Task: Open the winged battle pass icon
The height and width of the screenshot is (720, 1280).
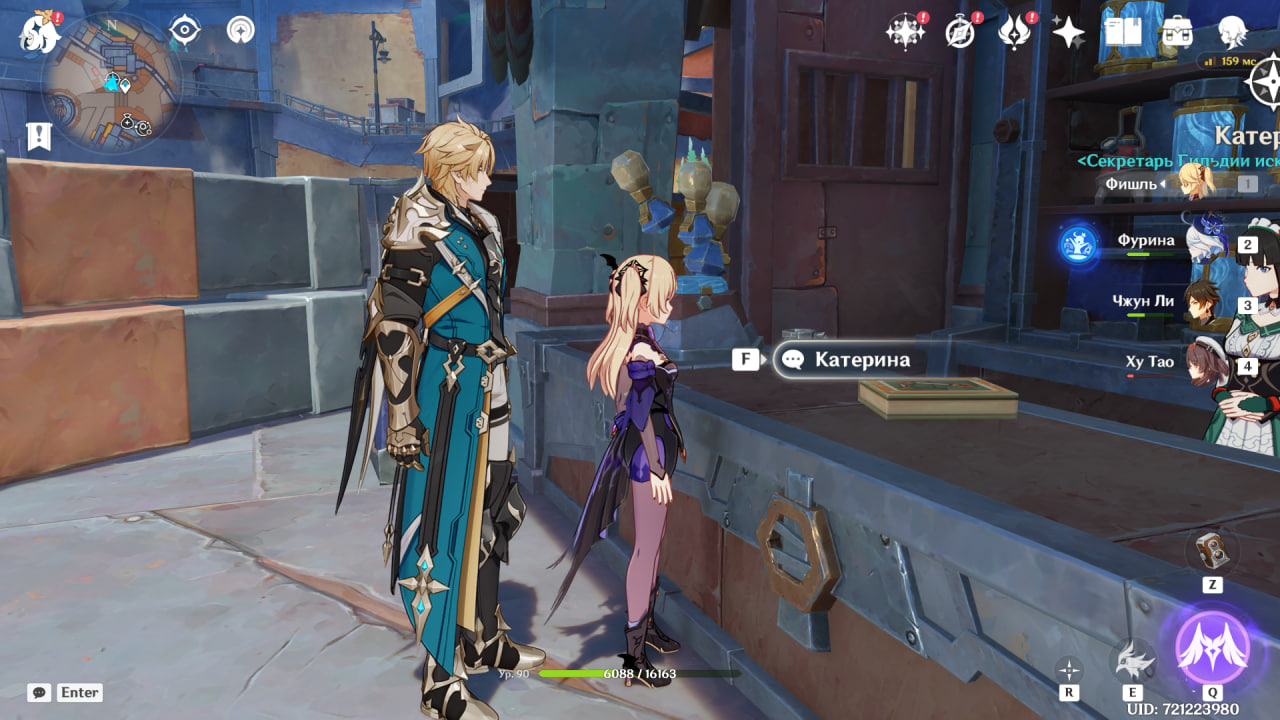Action: [1014, 32]
